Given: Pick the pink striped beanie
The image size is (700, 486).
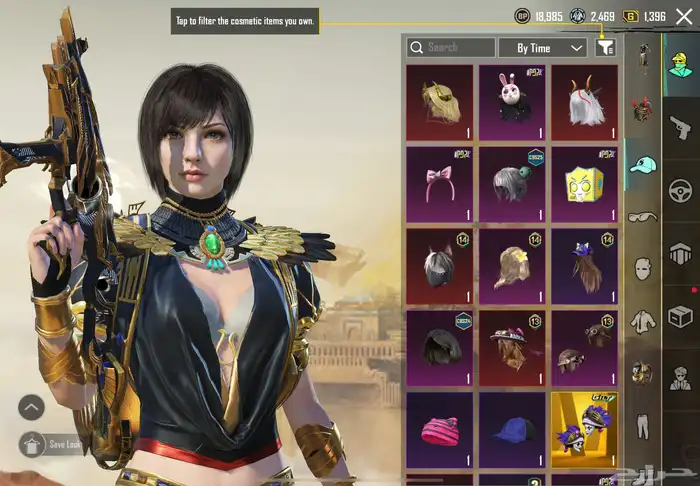Looking at the screenshot, I should (x=439, y=430).
